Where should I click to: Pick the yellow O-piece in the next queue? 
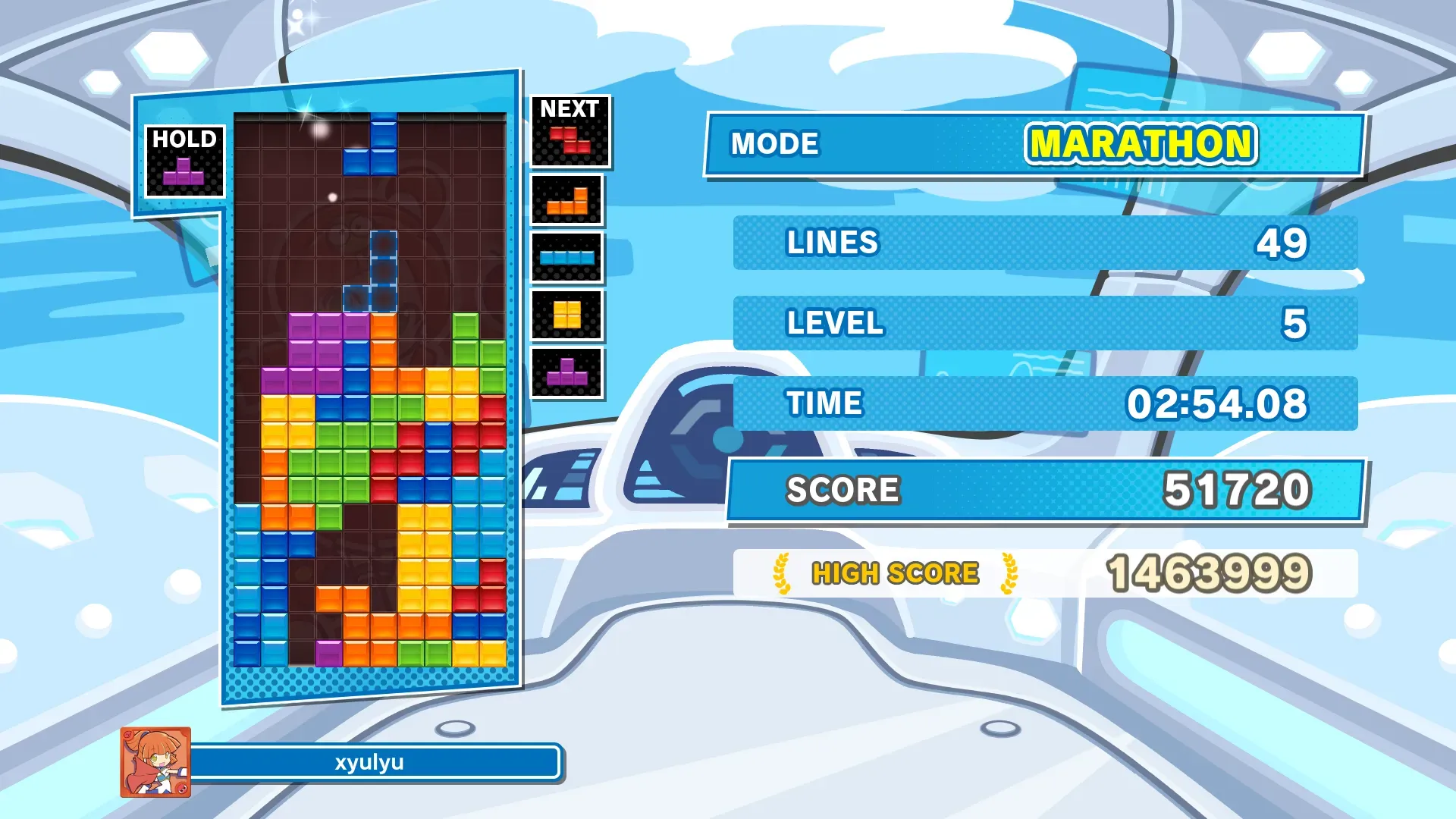[x=567, y=315]
